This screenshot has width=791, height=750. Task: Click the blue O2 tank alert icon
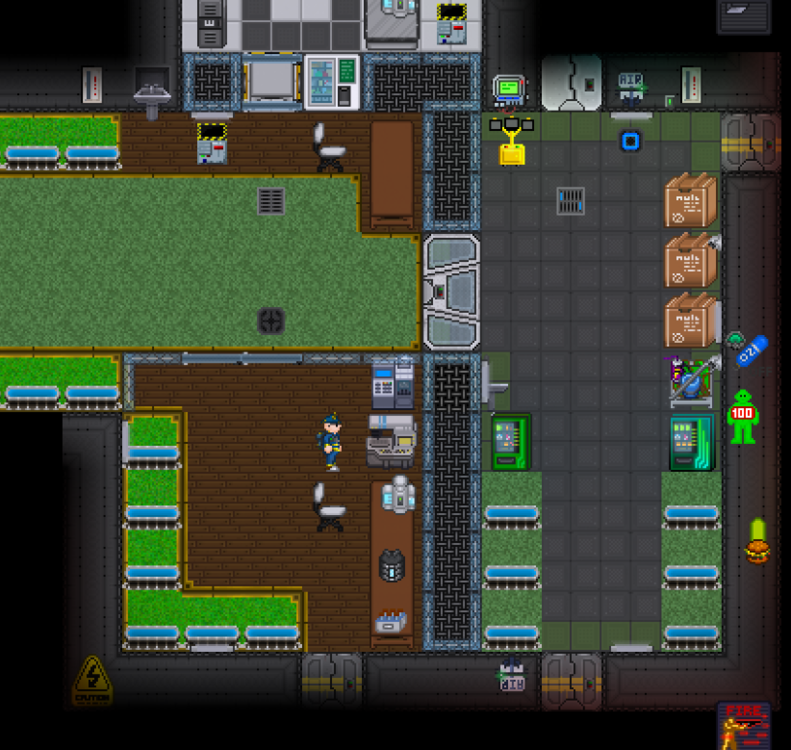[x=751, y=351]
